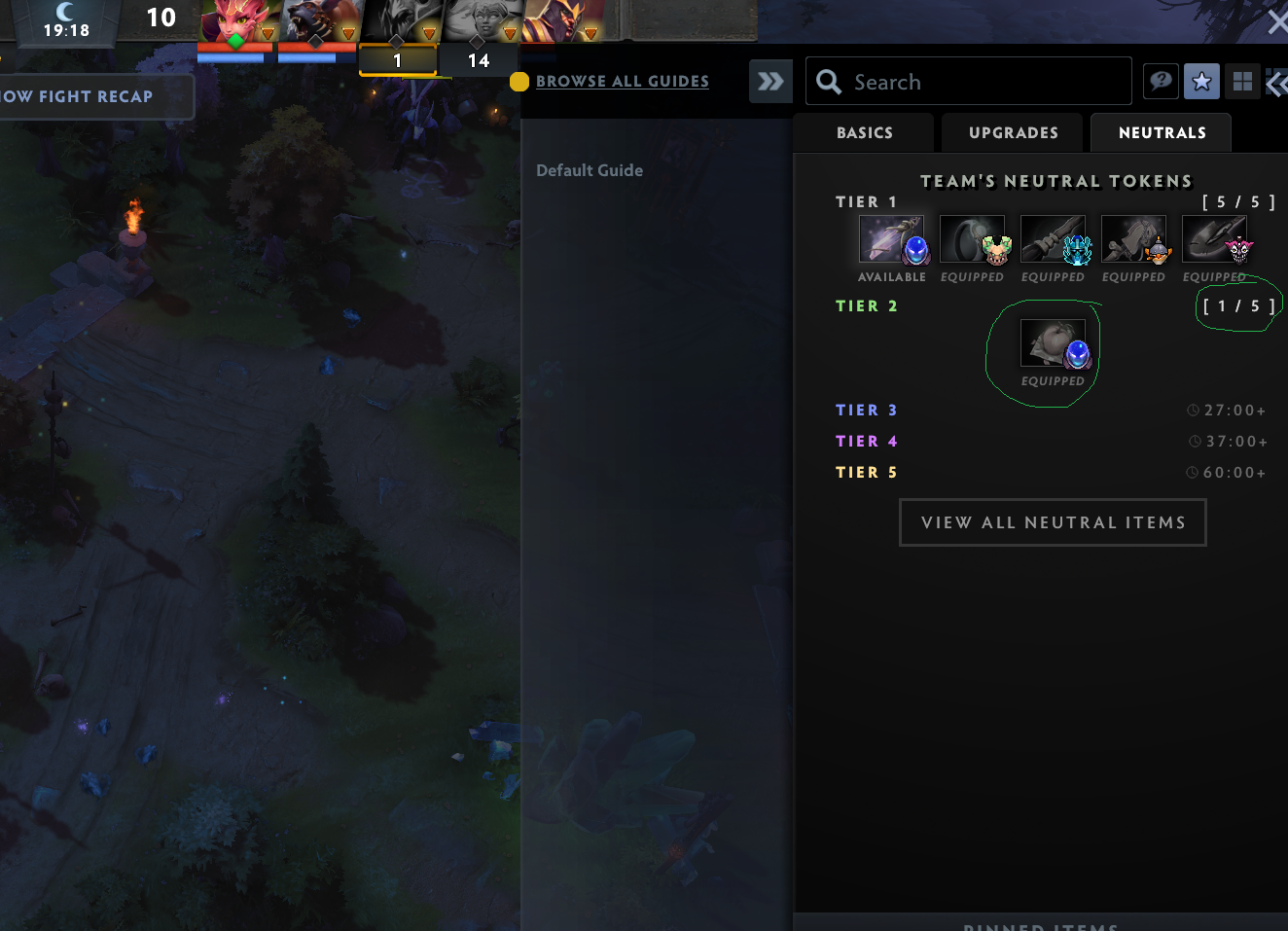Click the Tier 1 spear token with blue hero badge

[1053, 237]
